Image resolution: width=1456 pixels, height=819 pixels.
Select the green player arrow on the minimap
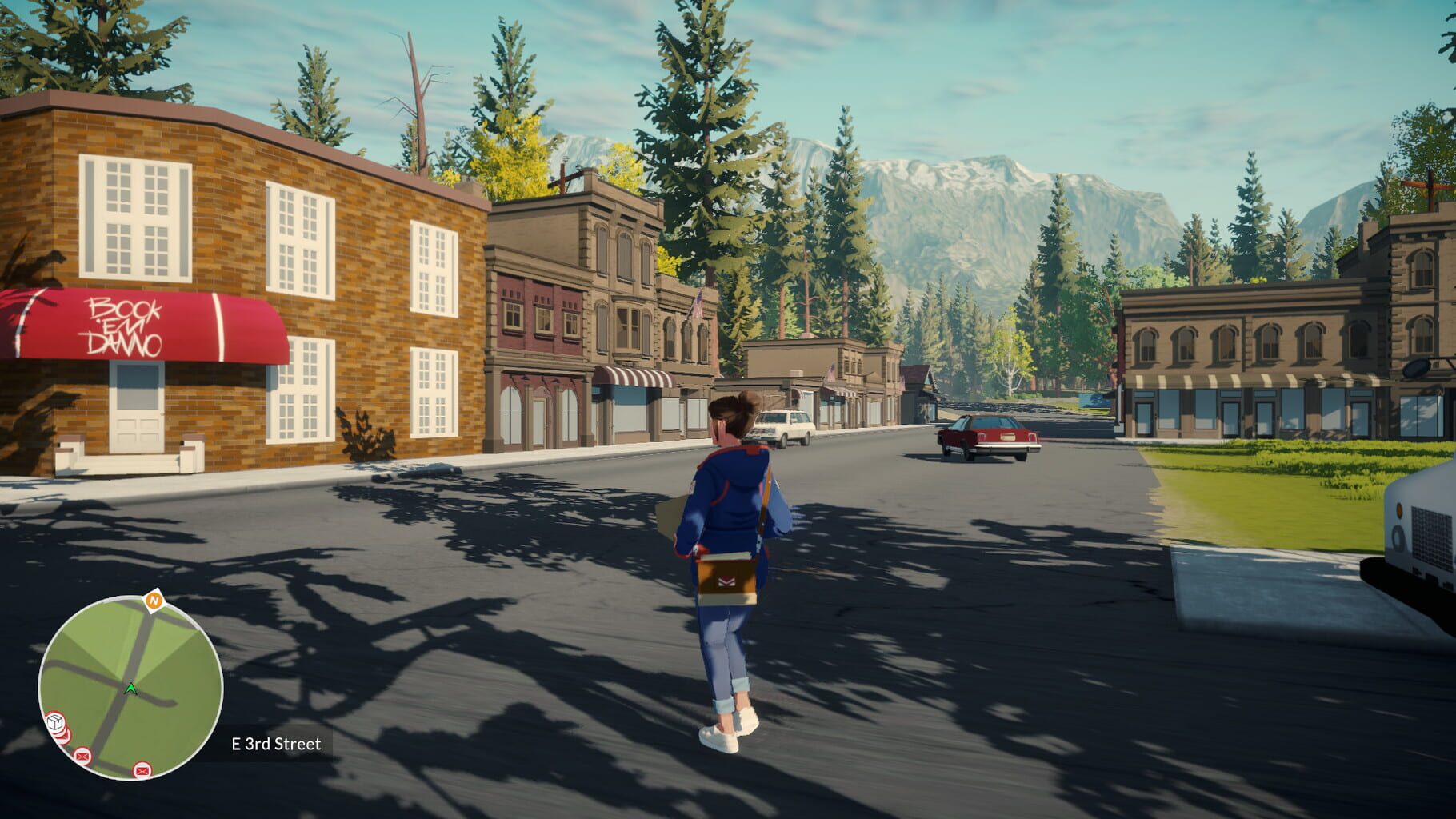tap(130, 689)
